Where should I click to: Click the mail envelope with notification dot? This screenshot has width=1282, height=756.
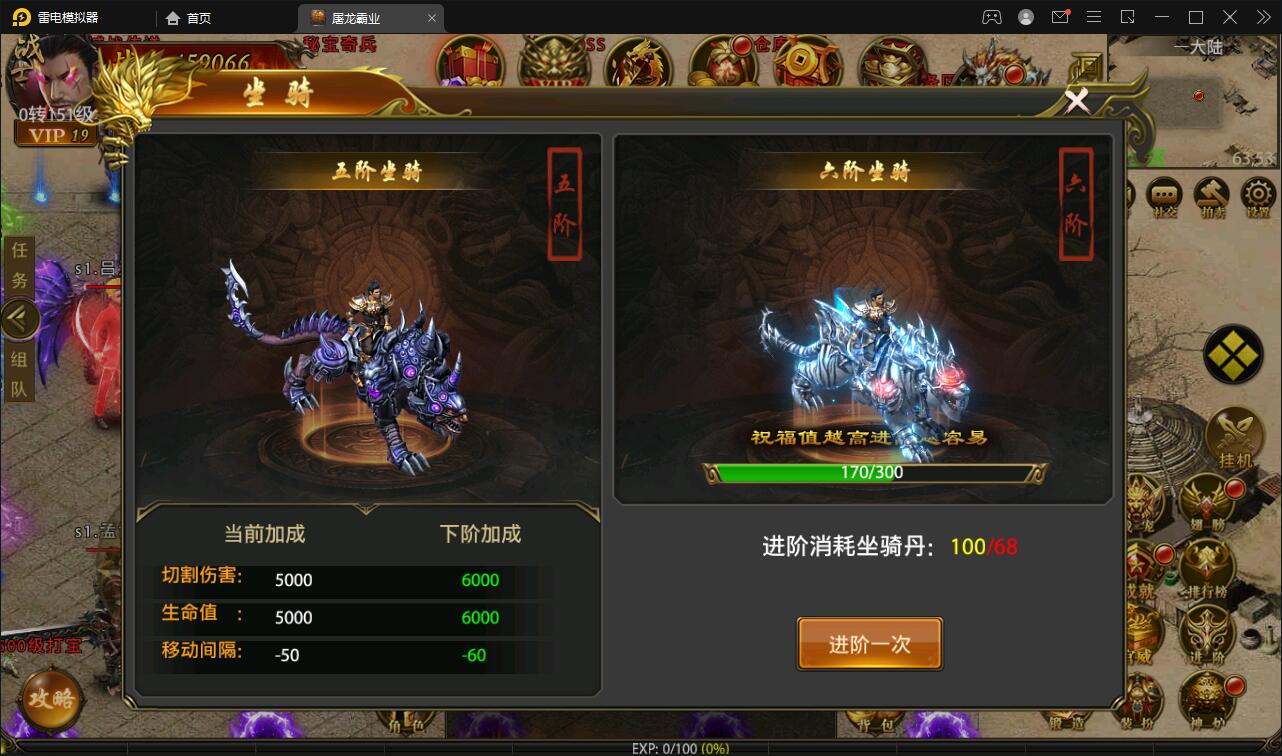point(1062,17)
